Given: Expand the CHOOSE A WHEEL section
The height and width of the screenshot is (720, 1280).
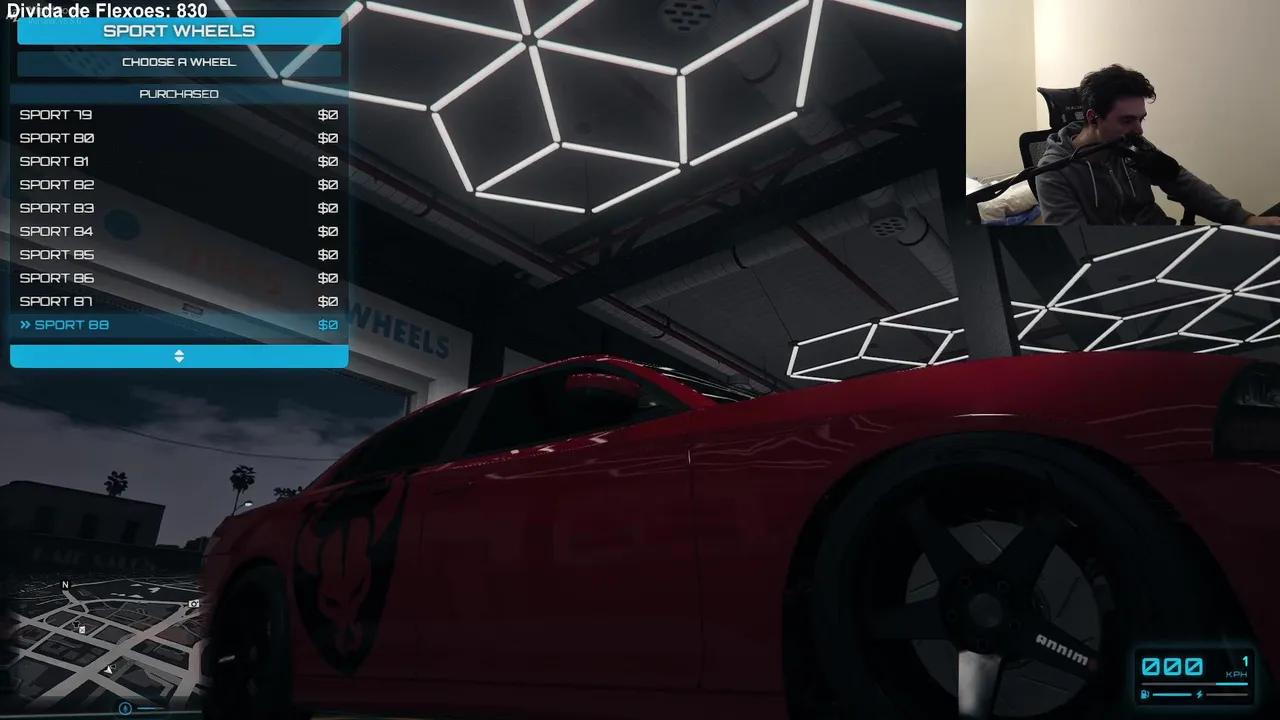Looking at the screenshot, I should point(178,61).
